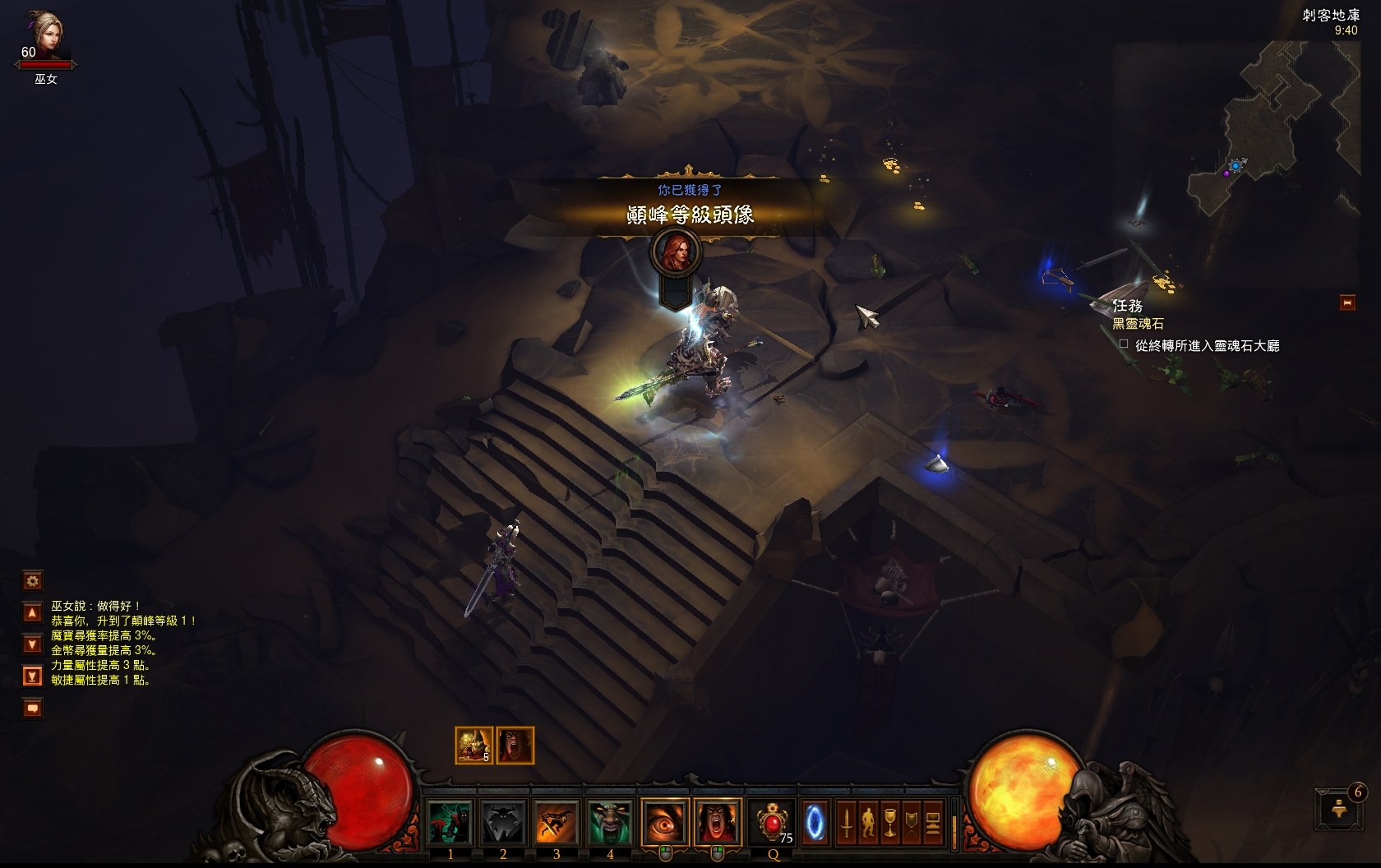Select the 黑靈魂石 quest tracker entry
The width and height of the screenshot is (1381, 868).
tap(1138, 324)
